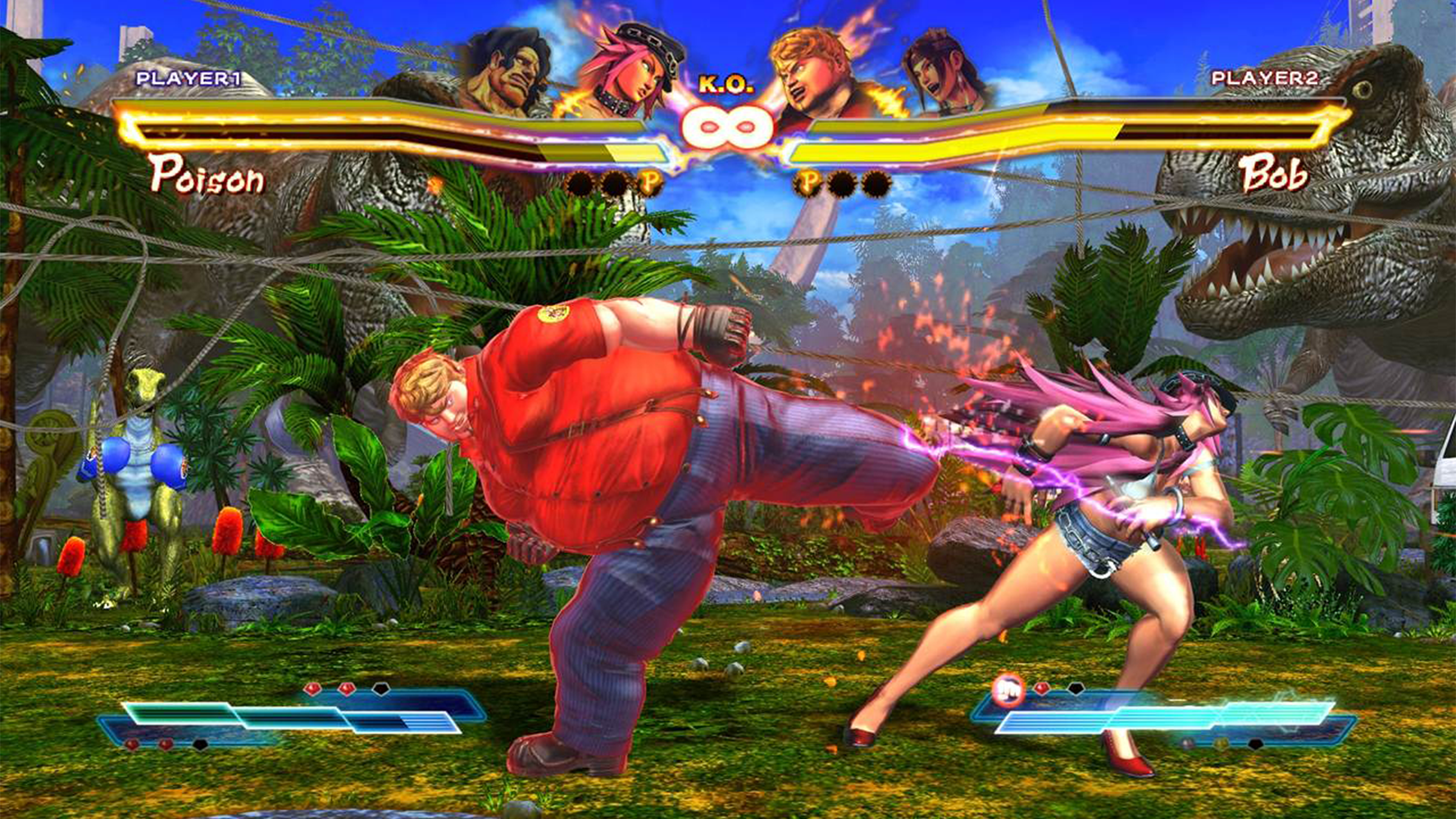
Task: Click the P emblem under Poison's health bar
Action: (650, 181)
